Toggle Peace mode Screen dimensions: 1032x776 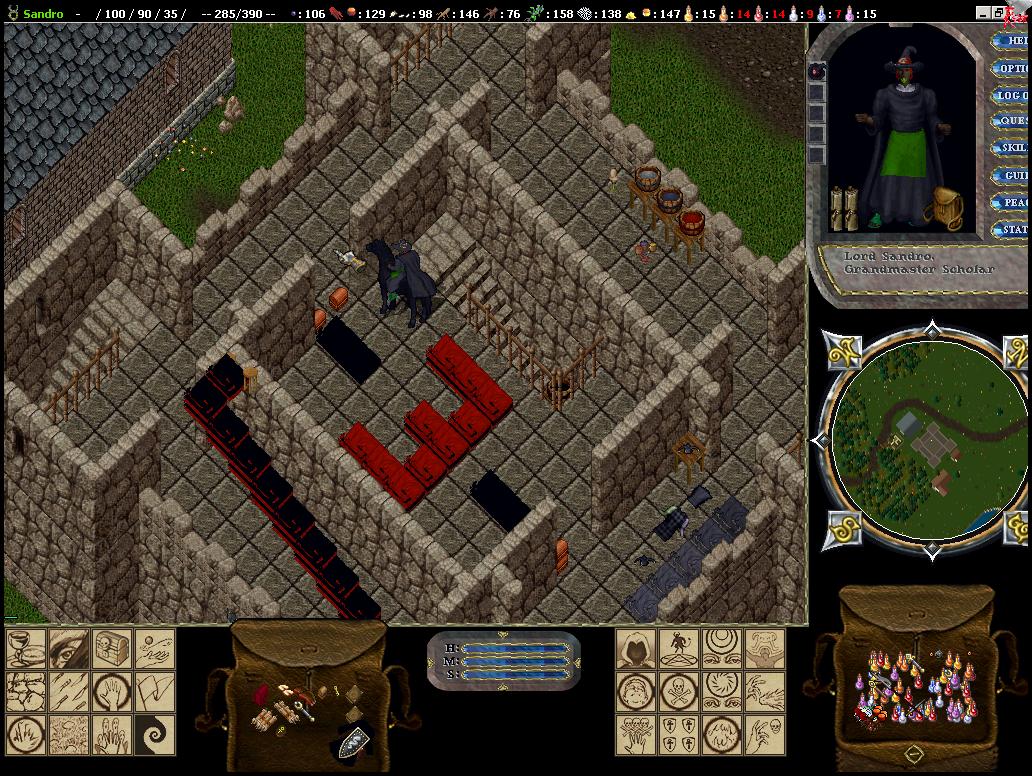click(x=1012, y=203)
